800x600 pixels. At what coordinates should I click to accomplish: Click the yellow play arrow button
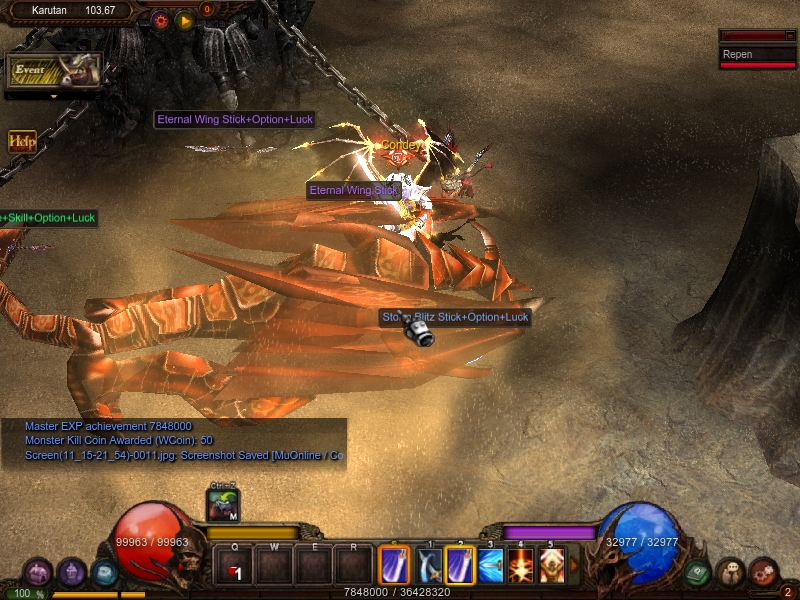[184, 20]
